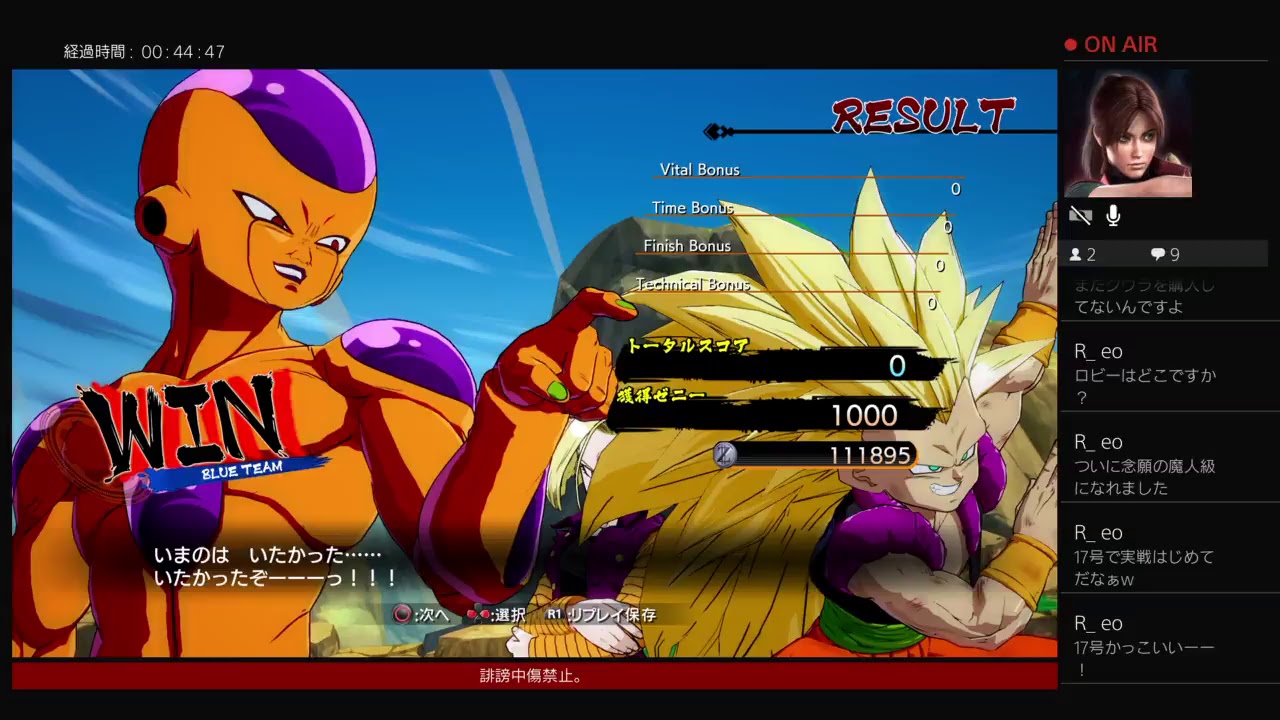Click the microphone icon in the broadcast overlay
This screenshot has height=720, width=1280.
(x=1113, y=216)
